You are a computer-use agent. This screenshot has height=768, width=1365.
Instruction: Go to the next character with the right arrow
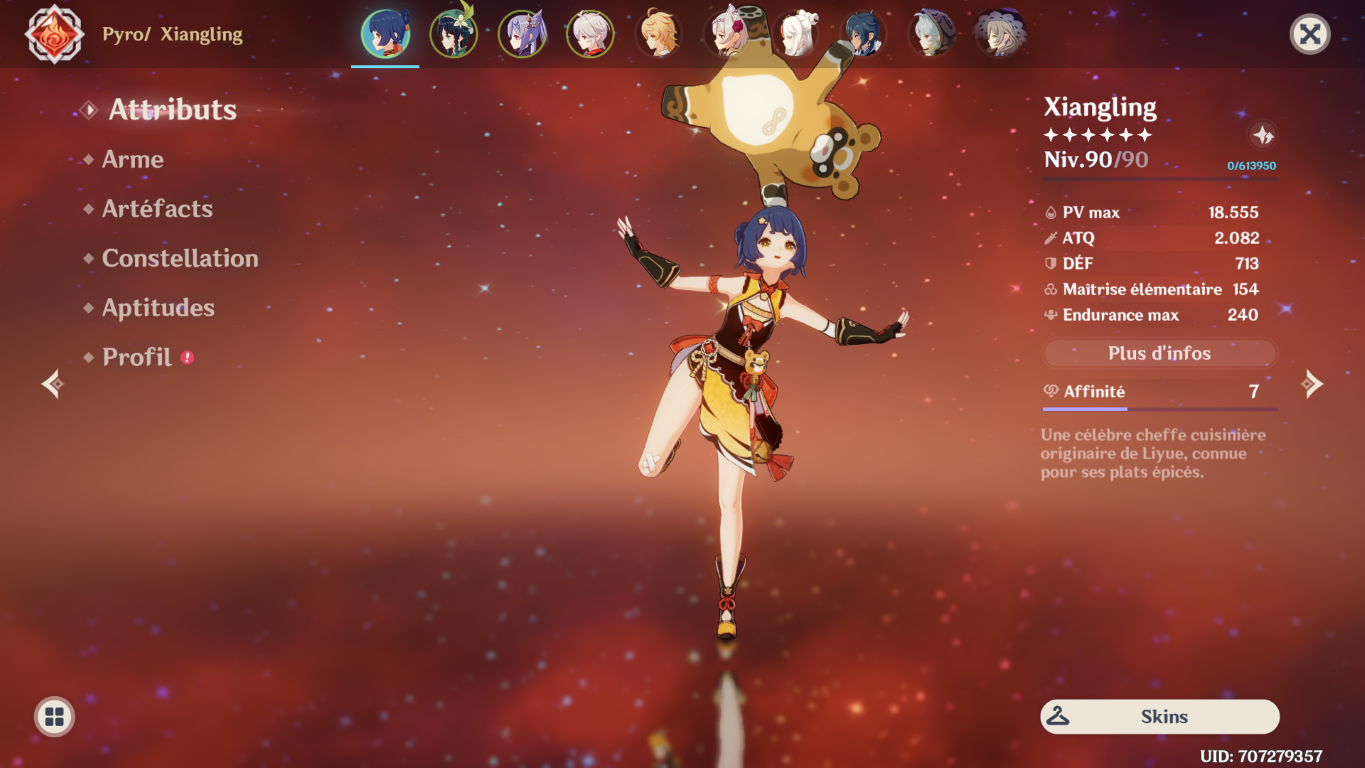1312,383
